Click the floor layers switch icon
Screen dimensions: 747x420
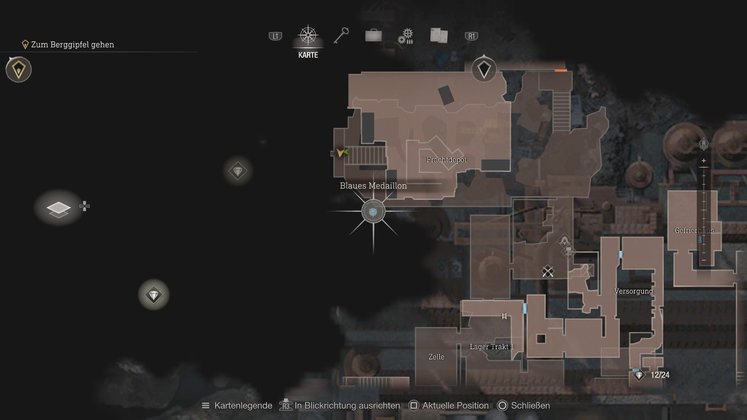59,207
